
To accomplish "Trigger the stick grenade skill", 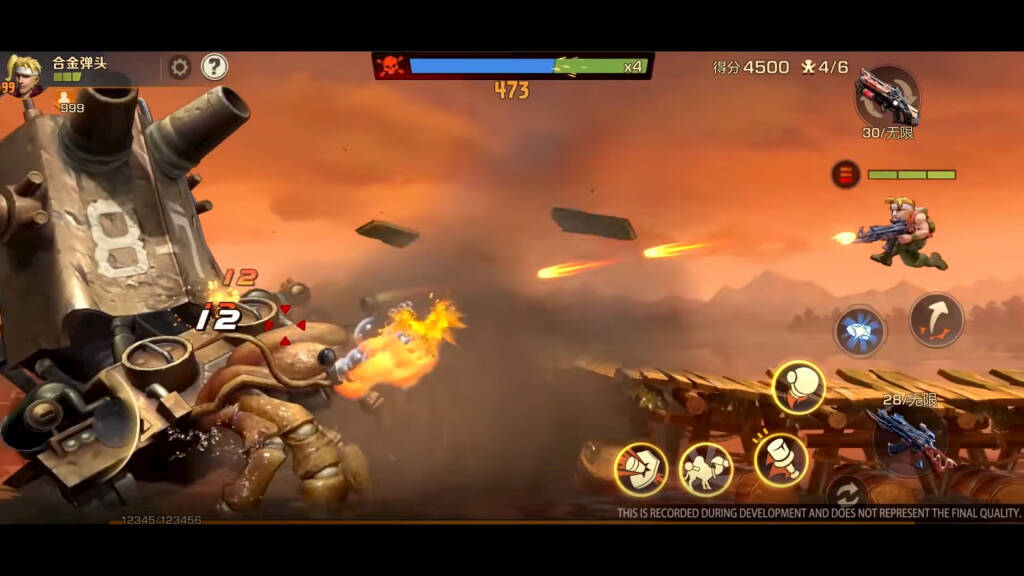I will (781, 460).
